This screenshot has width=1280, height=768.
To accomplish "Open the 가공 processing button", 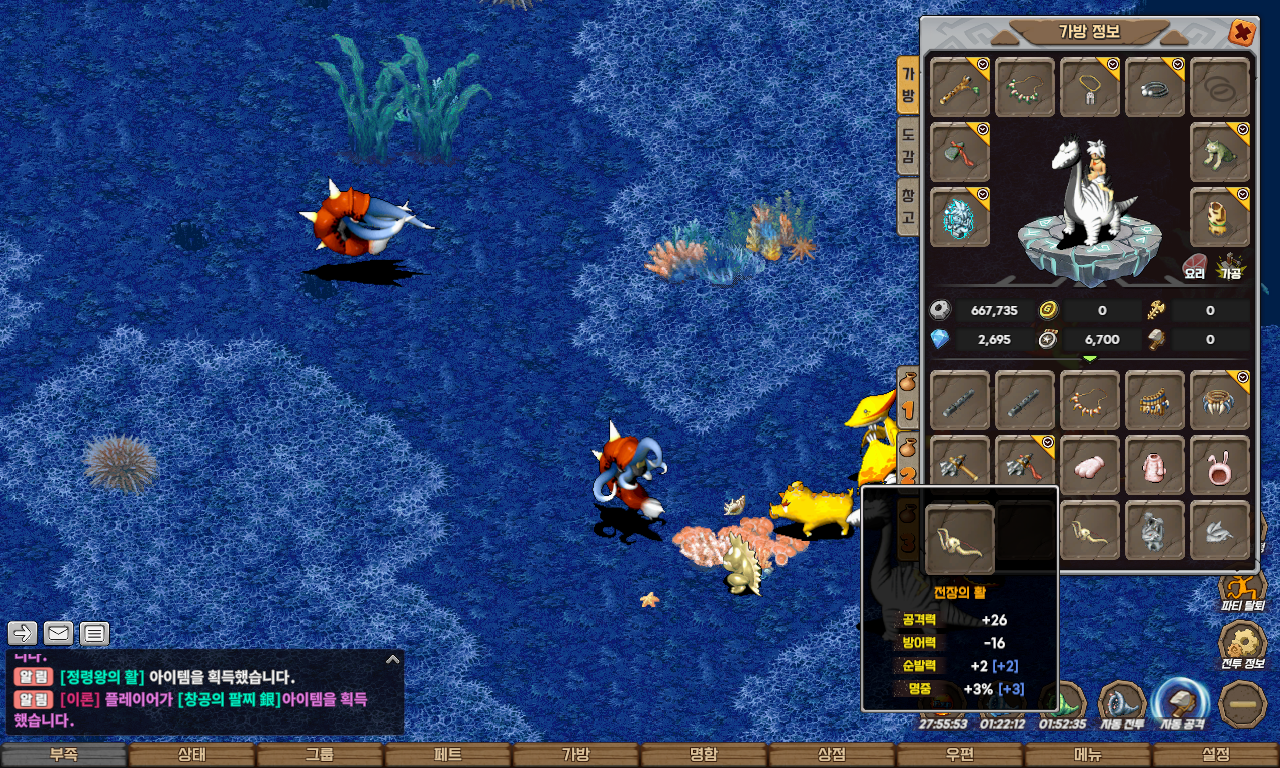I will click(1230, 266).
